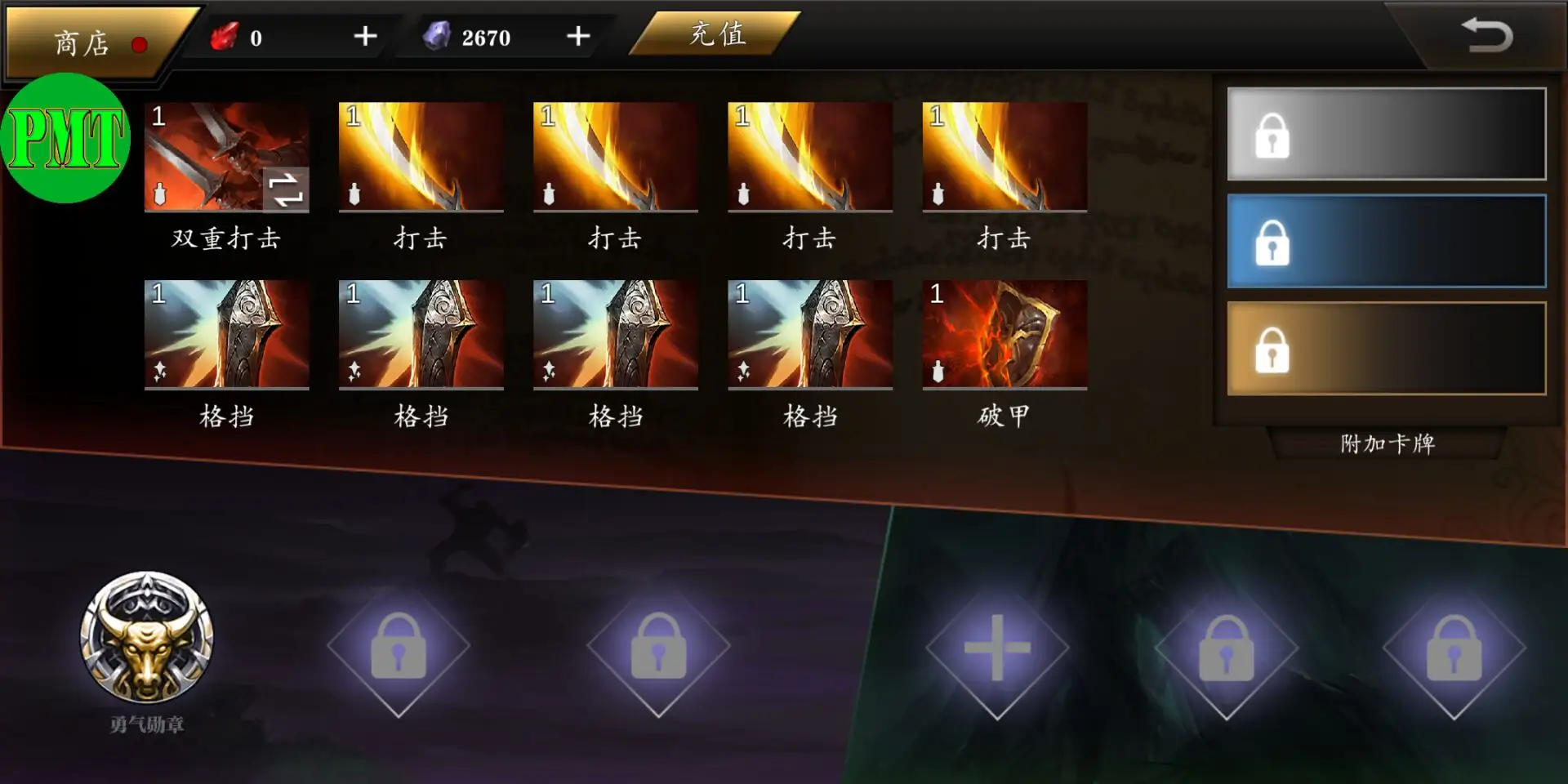
Task: Select the 勇气勋章 bull medal
Action: click(x=147, y=639)
